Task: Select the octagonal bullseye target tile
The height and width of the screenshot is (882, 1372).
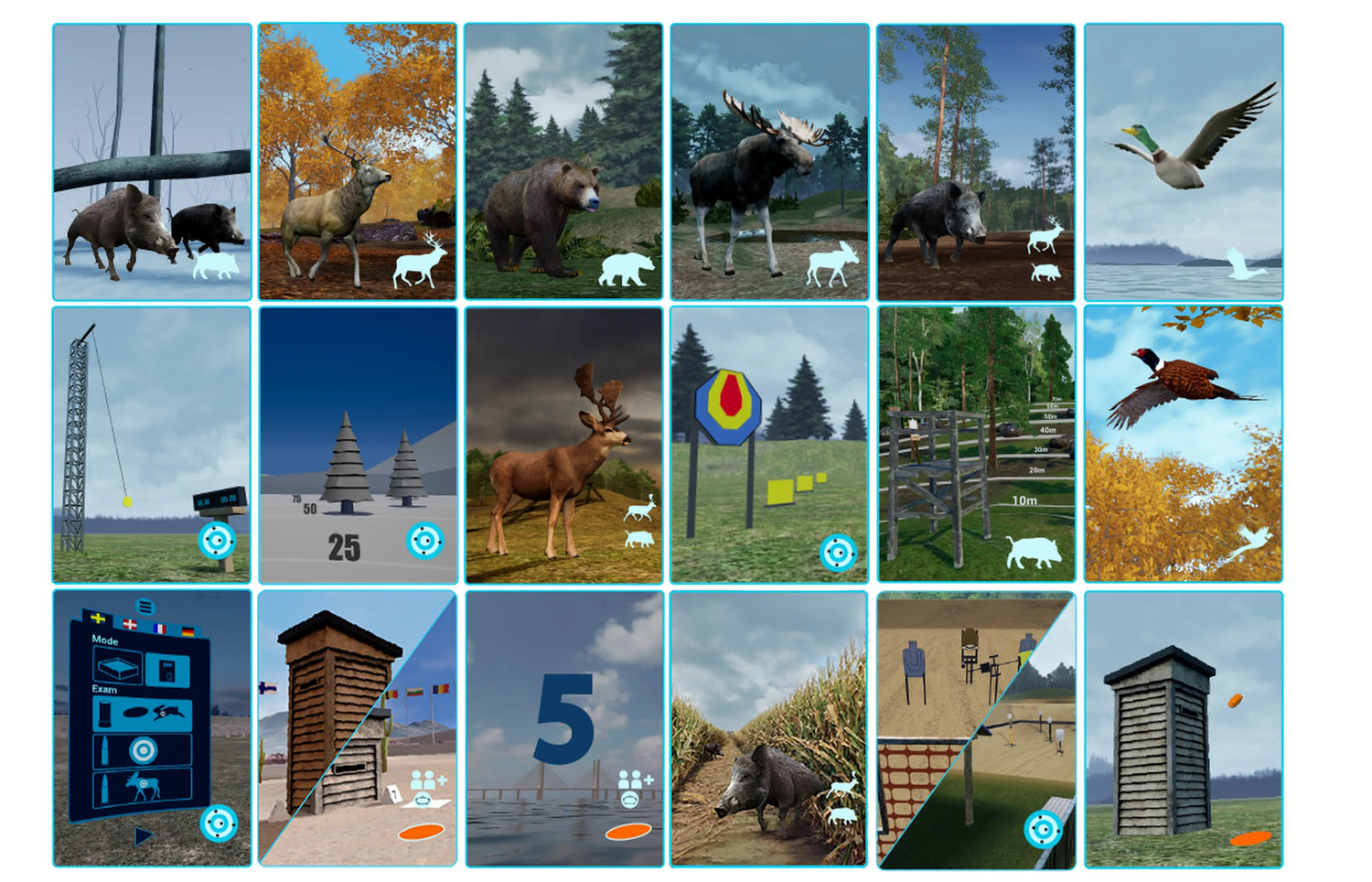Action: (x=769, y=445)
